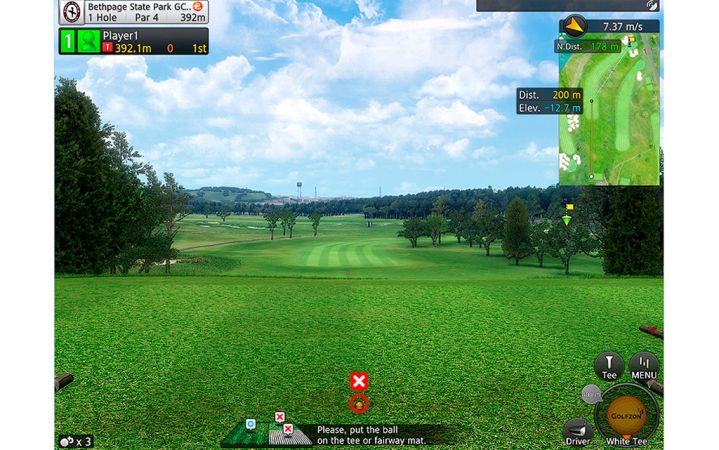Select the Player1 scorecard panel
719x450 pixels.
click(133, 41)
